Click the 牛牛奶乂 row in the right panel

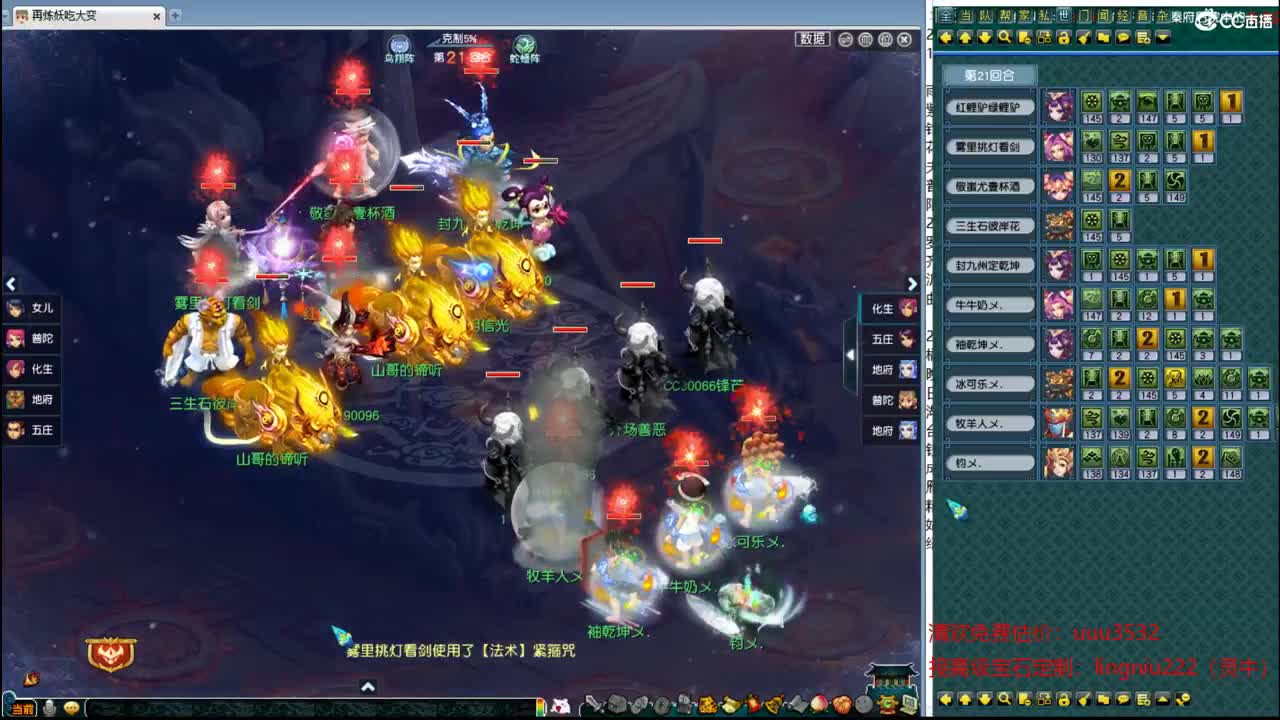tap(989, 304)
